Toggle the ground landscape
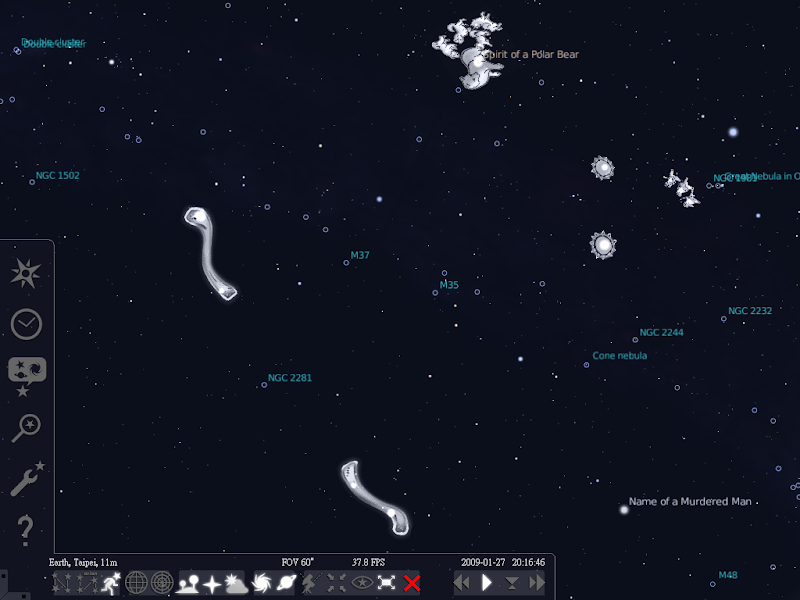Image resolution: width=800 pixels, height=600 pixels. click(188, 583)
